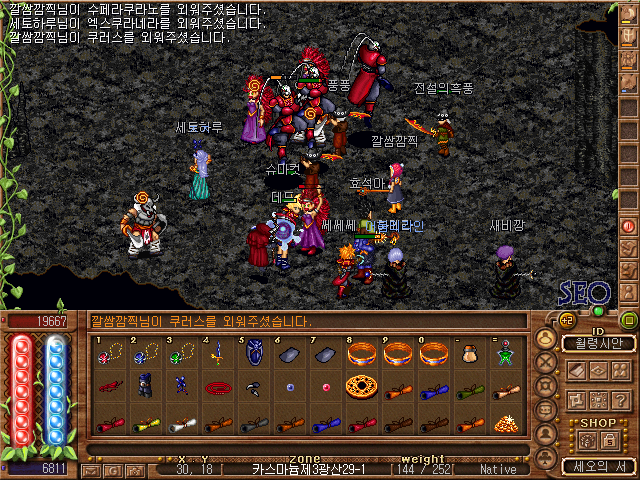Open the envelope mail button

[x=91, y=469]
